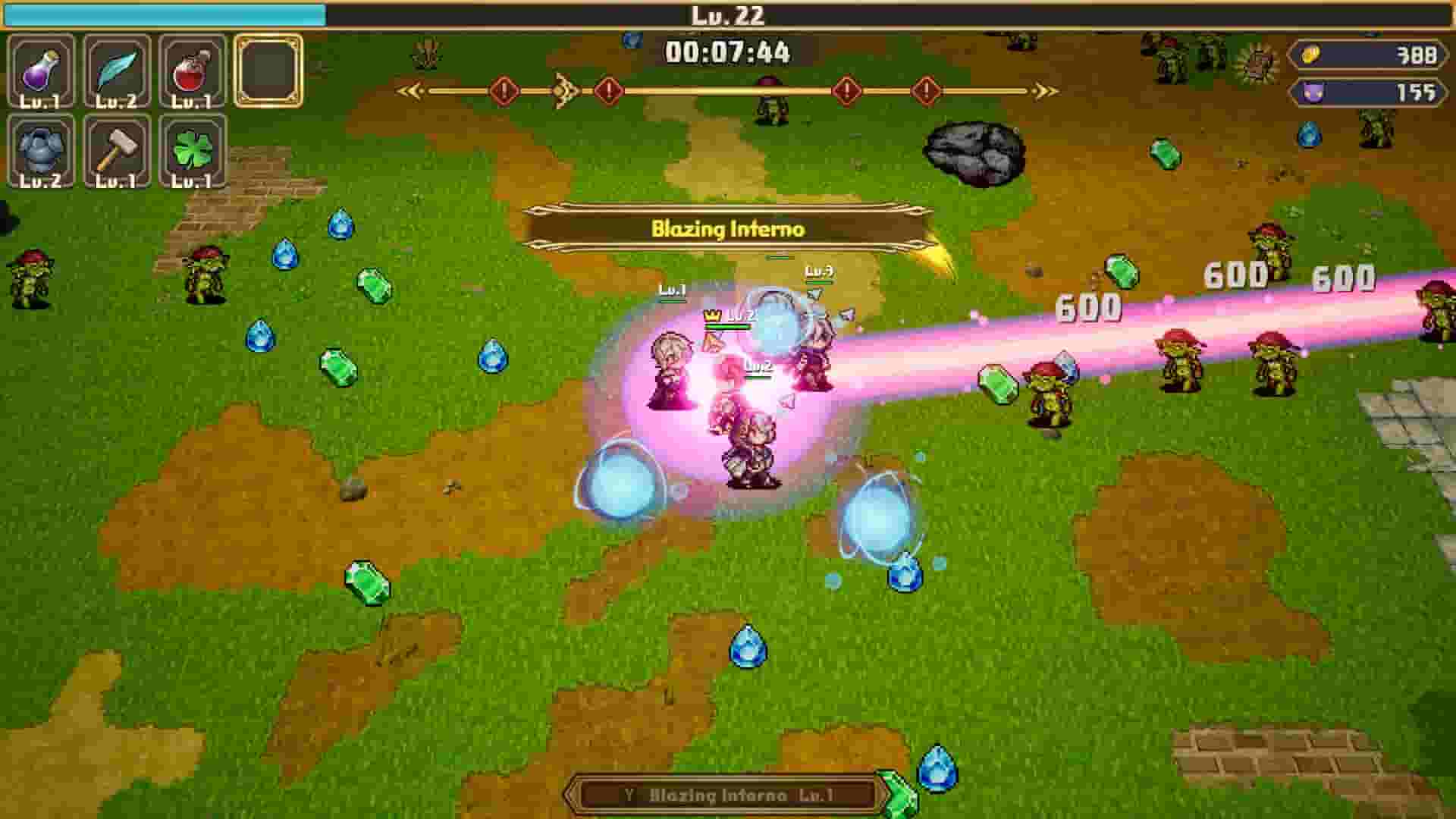Image resolution: width=1456 pixels, height=819 pixels.
Task: Click the boss crown marker on the progress bar
Action: [561, 89]
